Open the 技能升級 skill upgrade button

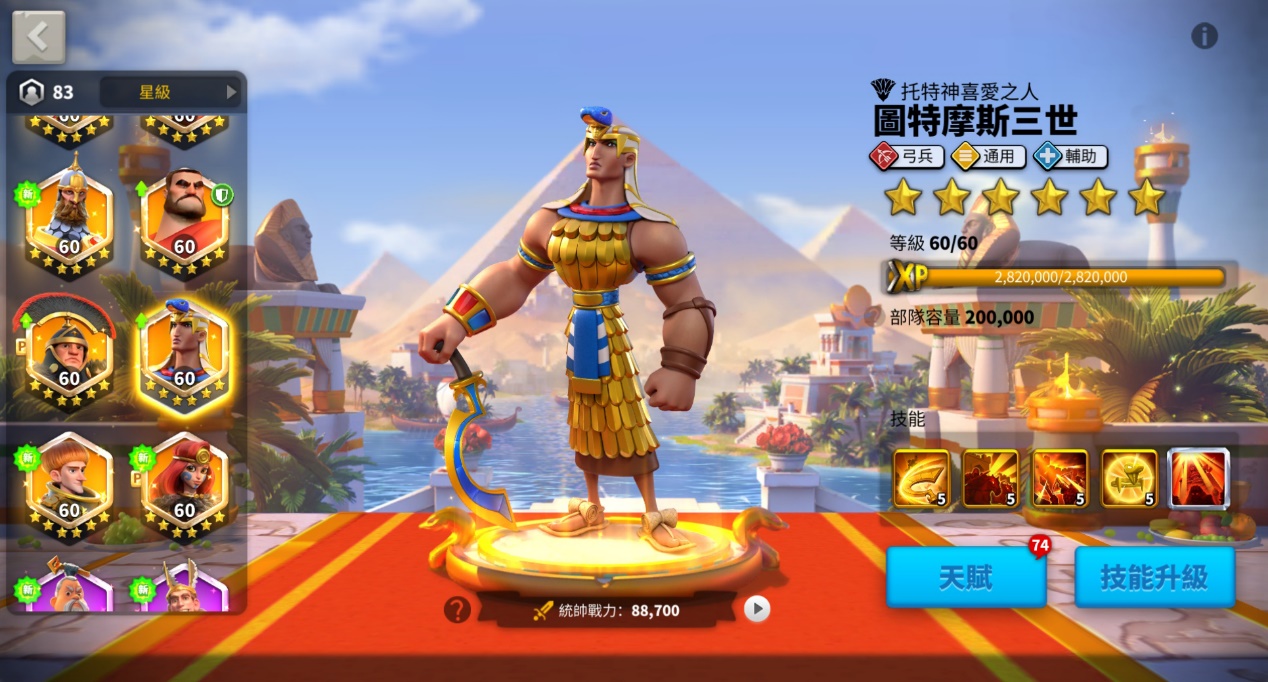coord(1154,577)
